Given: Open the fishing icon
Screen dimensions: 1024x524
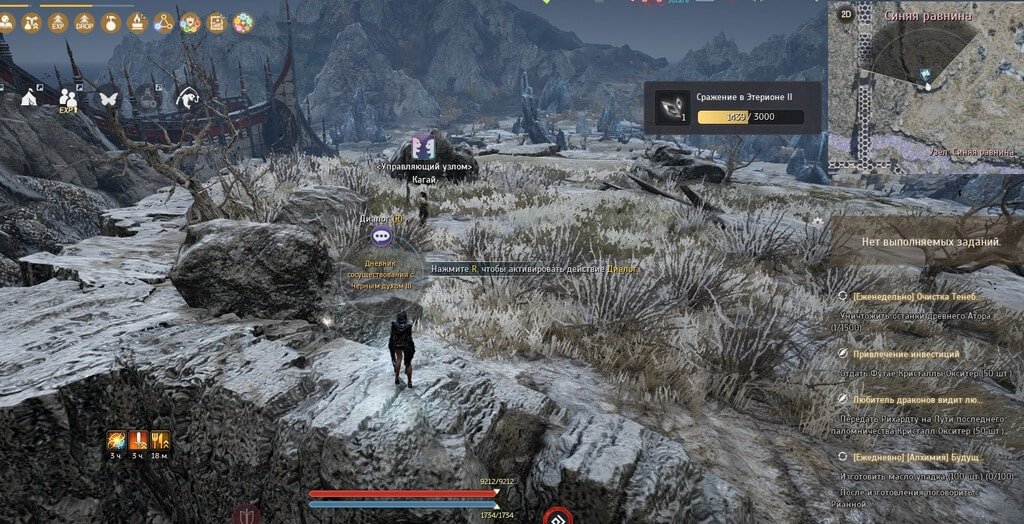Looking at the screenshot, I should 187,97.
